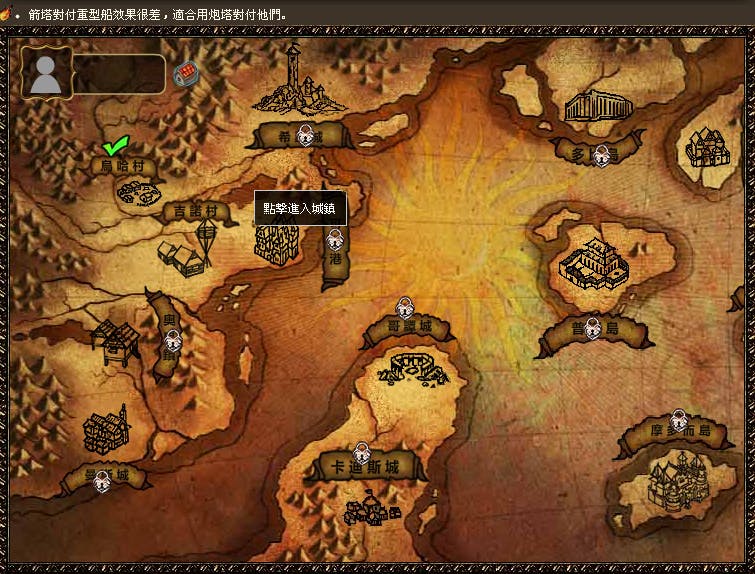Choose the locked vertical 奧鎮 banner
The height and width of the screenshot is (574, 755).
coord(171,336)
